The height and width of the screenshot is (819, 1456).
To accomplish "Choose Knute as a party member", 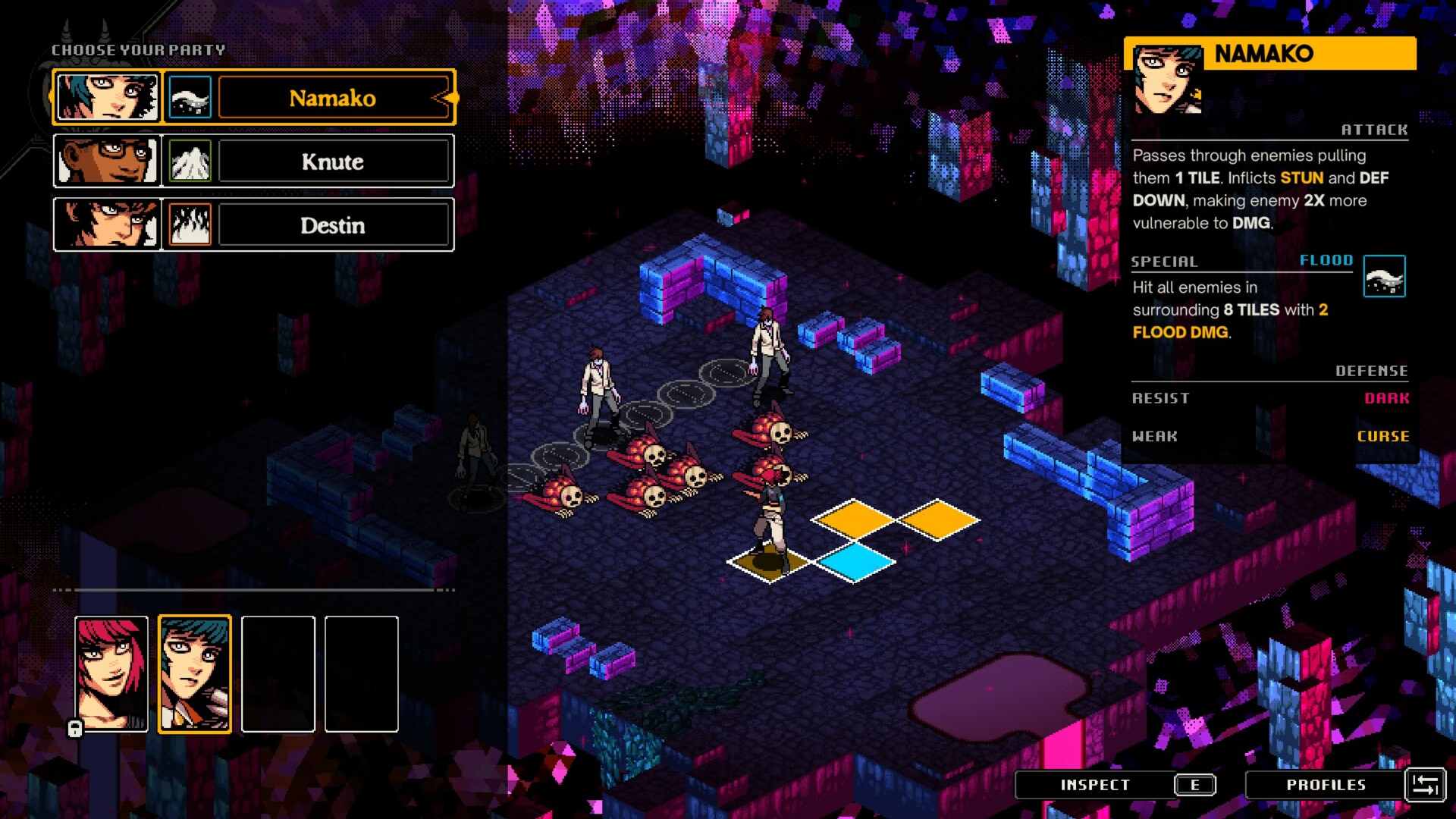I will pyautogui.click(x=333, y=162).
